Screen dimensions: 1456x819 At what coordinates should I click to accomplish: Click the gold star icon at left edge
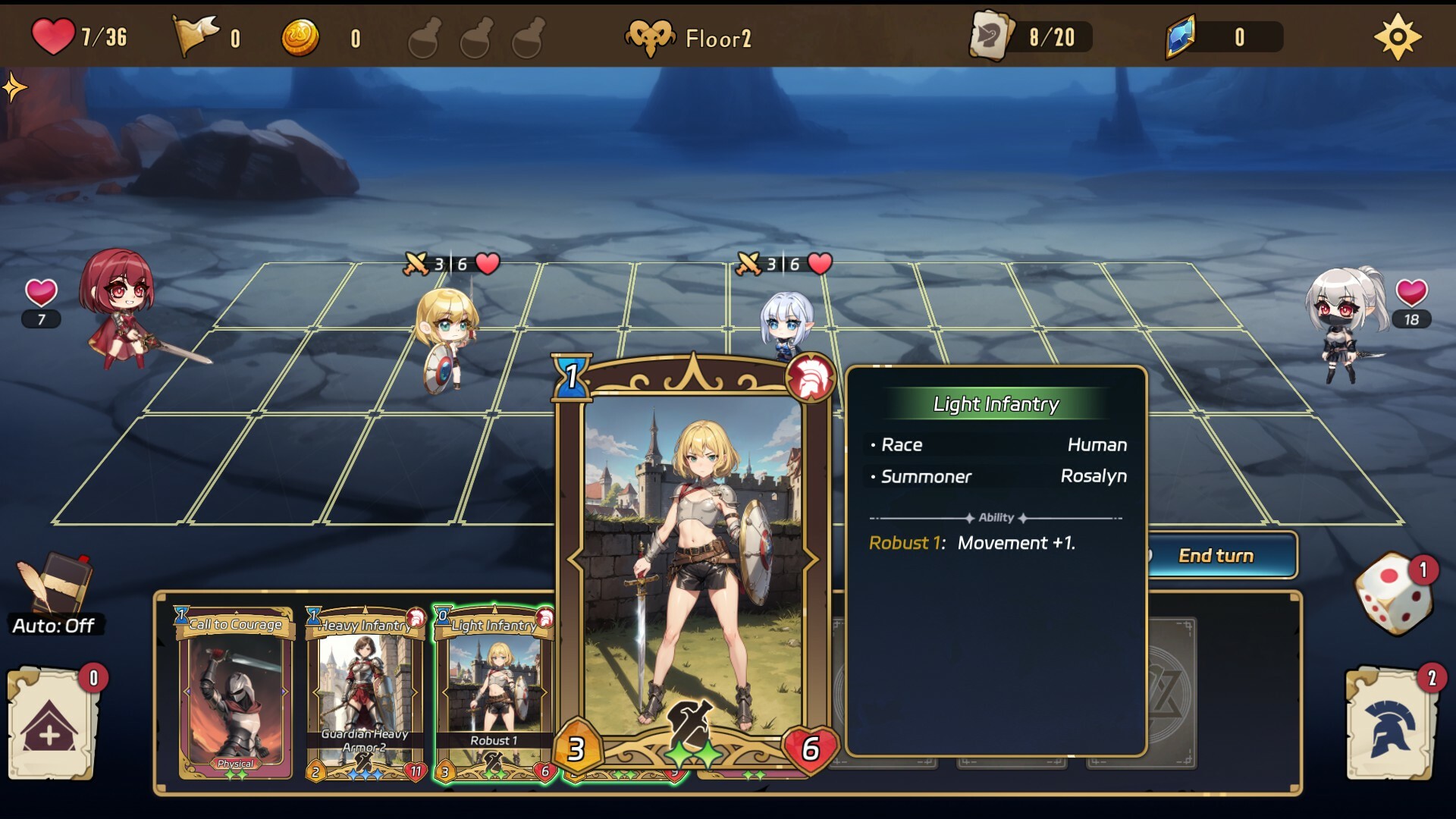(14, 88)
